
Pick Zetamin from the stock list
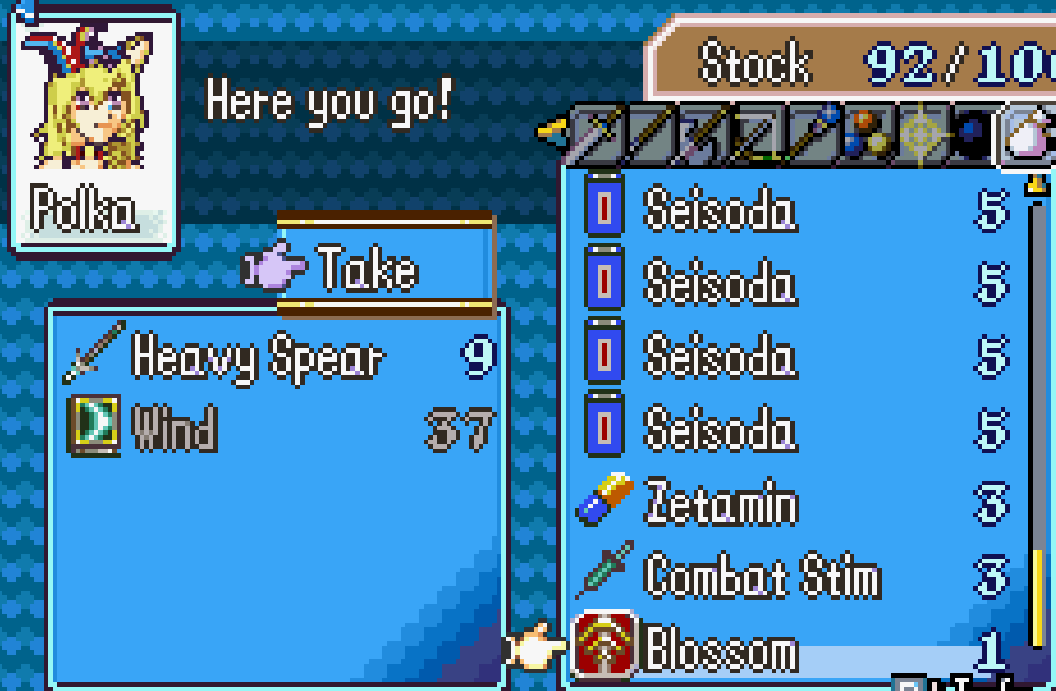point(721,502)
